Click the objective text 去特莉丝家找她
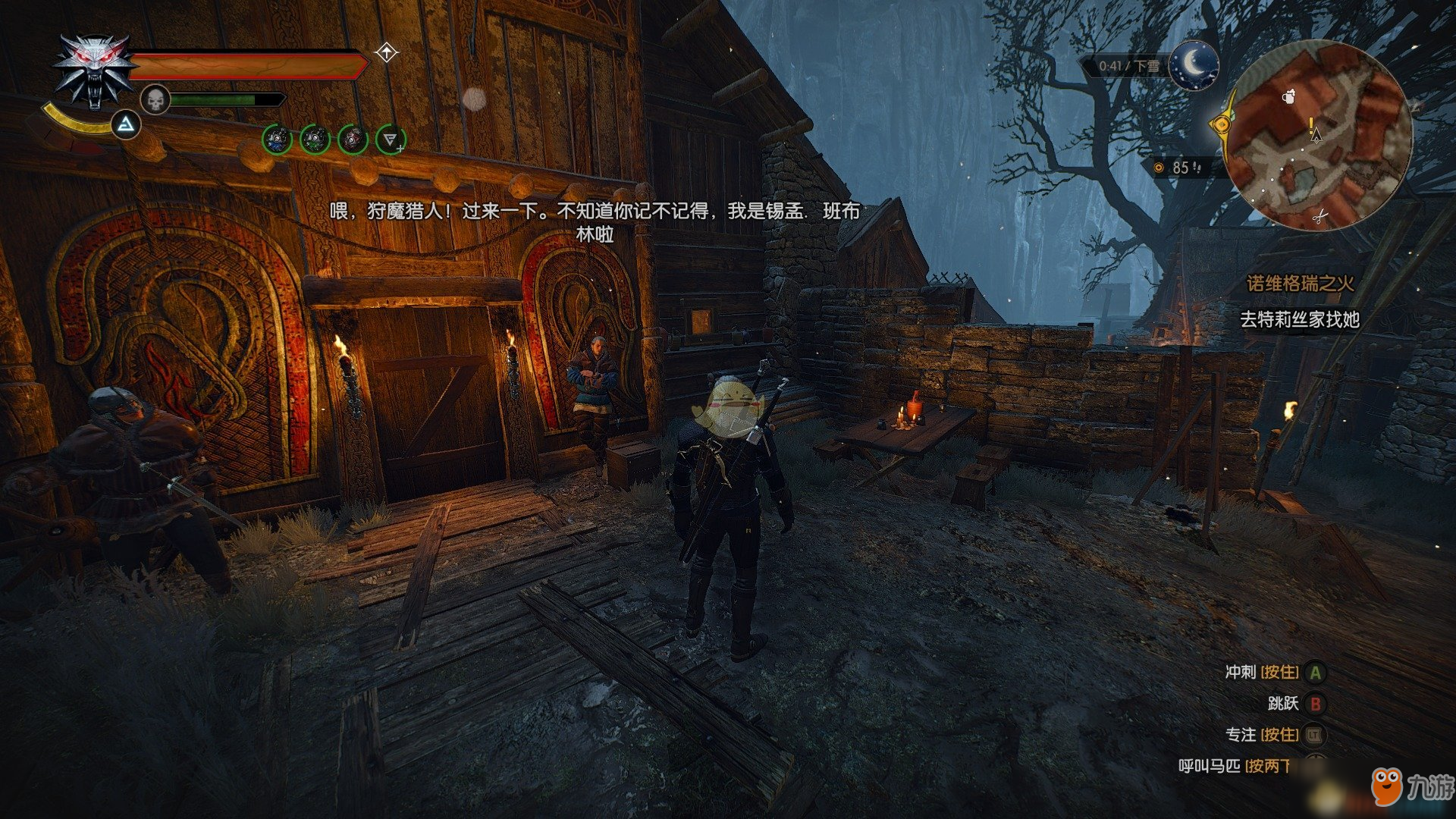This screenshot has height=819, width=1456. 1299,320
